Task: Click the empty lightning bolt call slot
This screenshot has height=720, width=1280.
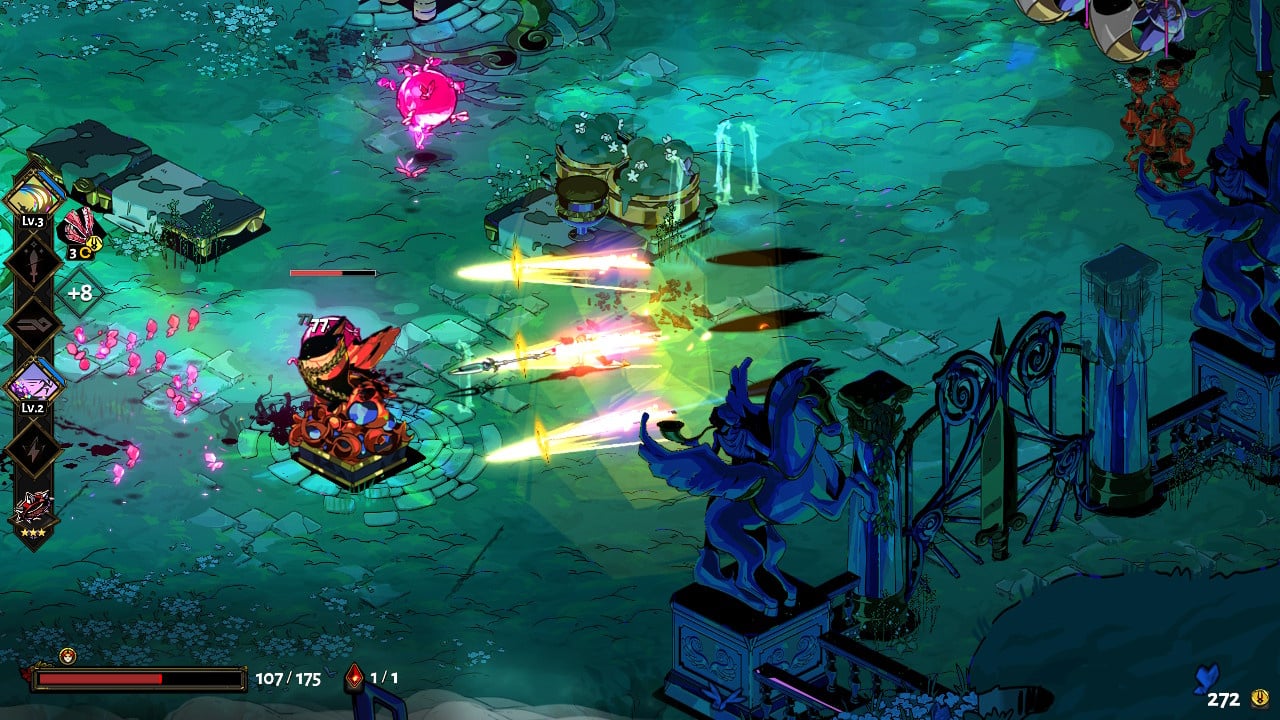Action: [x=33, y=448]
